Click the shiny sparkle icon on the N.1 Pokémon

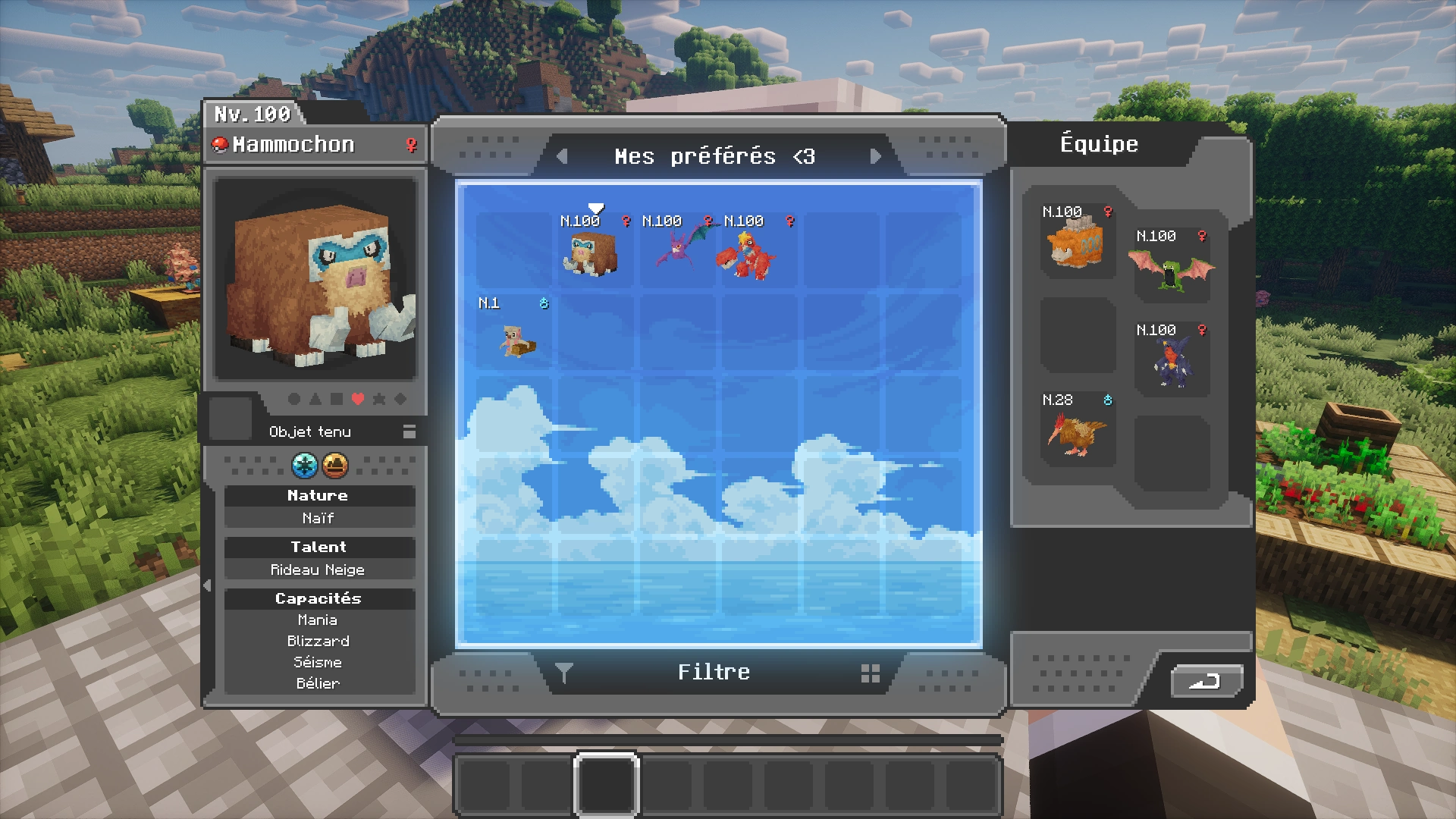pos(544,303)
